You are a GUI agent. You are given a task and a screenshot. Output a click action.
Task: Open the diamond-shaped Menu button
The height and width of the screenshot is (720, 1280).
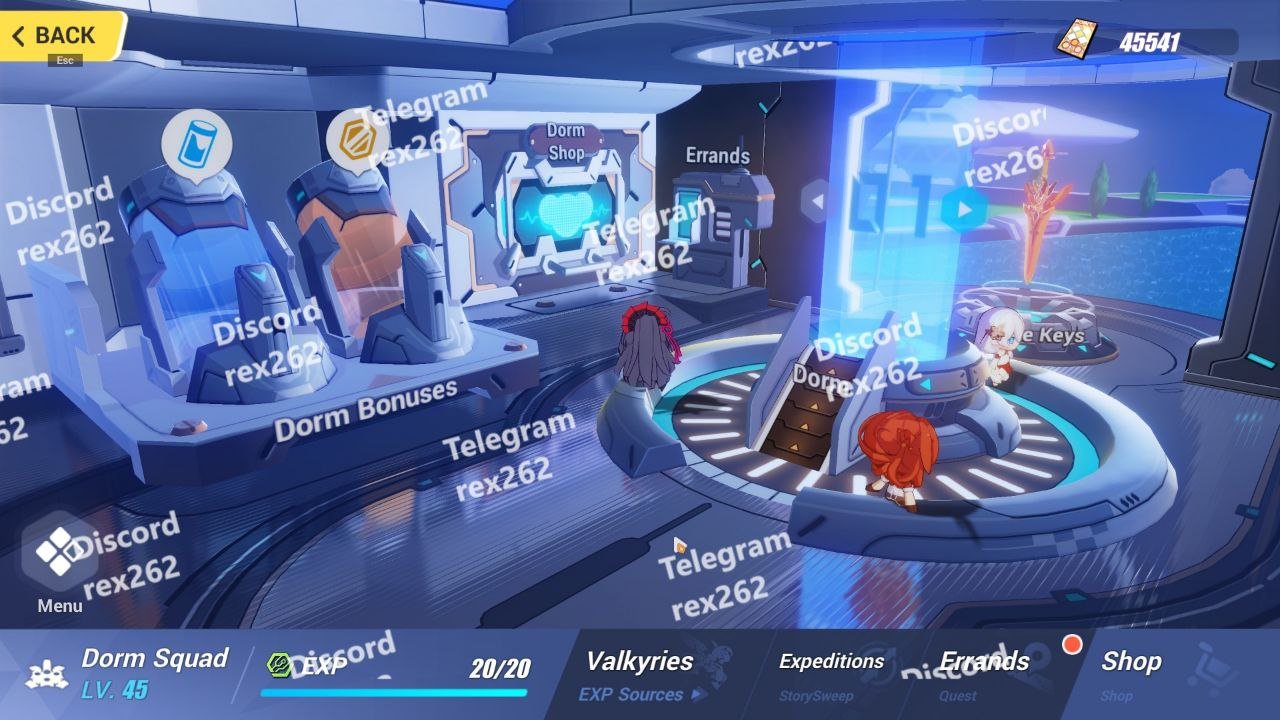click(x=60, y=551)
